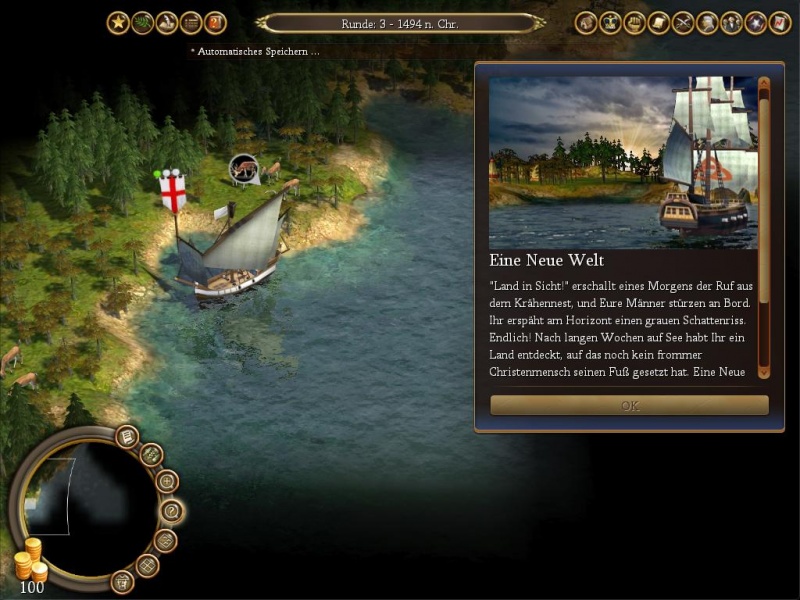Image resolution: width=800 pixels, height=600 pixels.
Task: Open the crown advisor screen
Action: coord(610,23)
